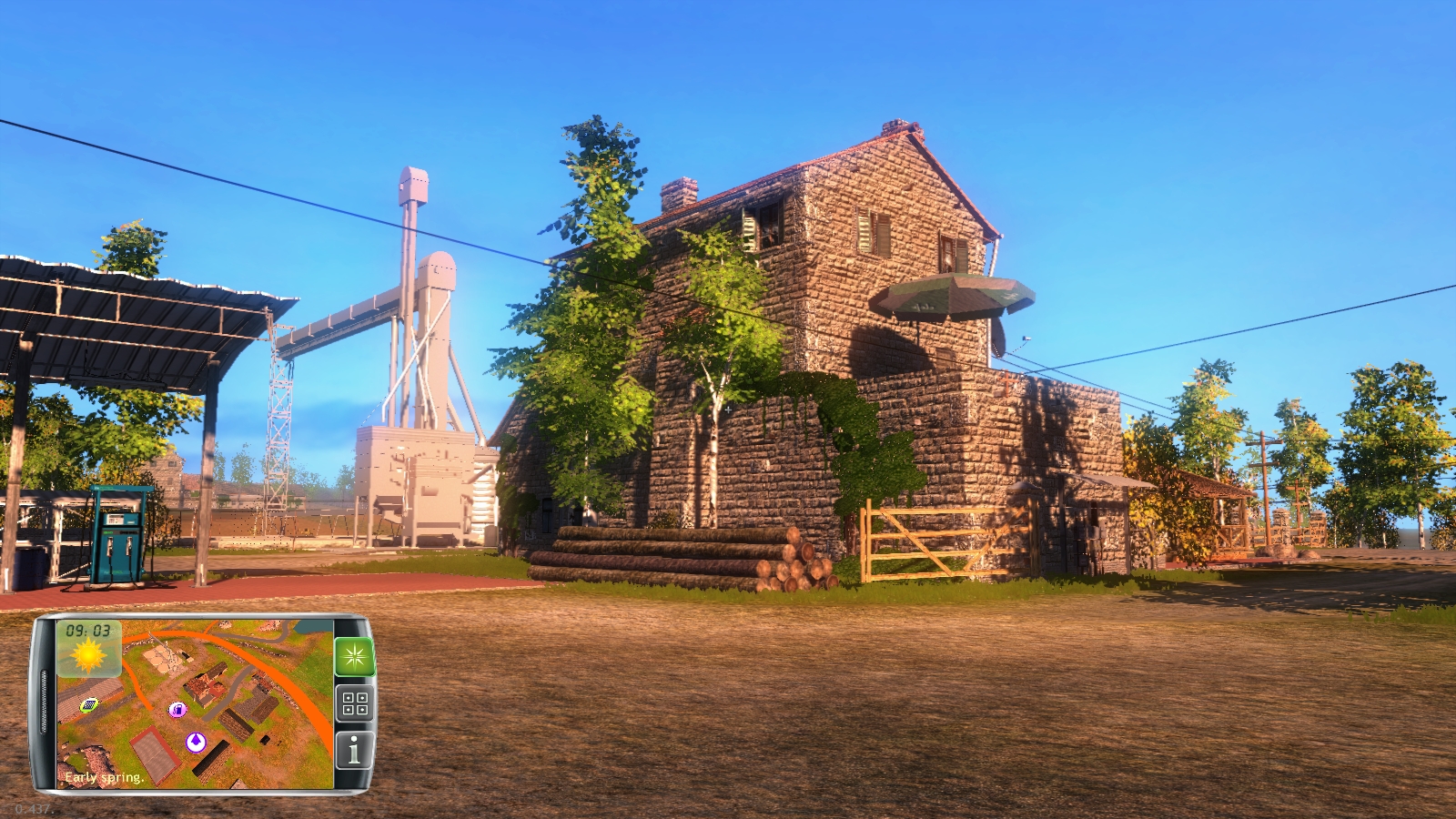1456x819 pixels.
Task: Click the green crop icon on the minimap
Action: click(x=91, y=706)
